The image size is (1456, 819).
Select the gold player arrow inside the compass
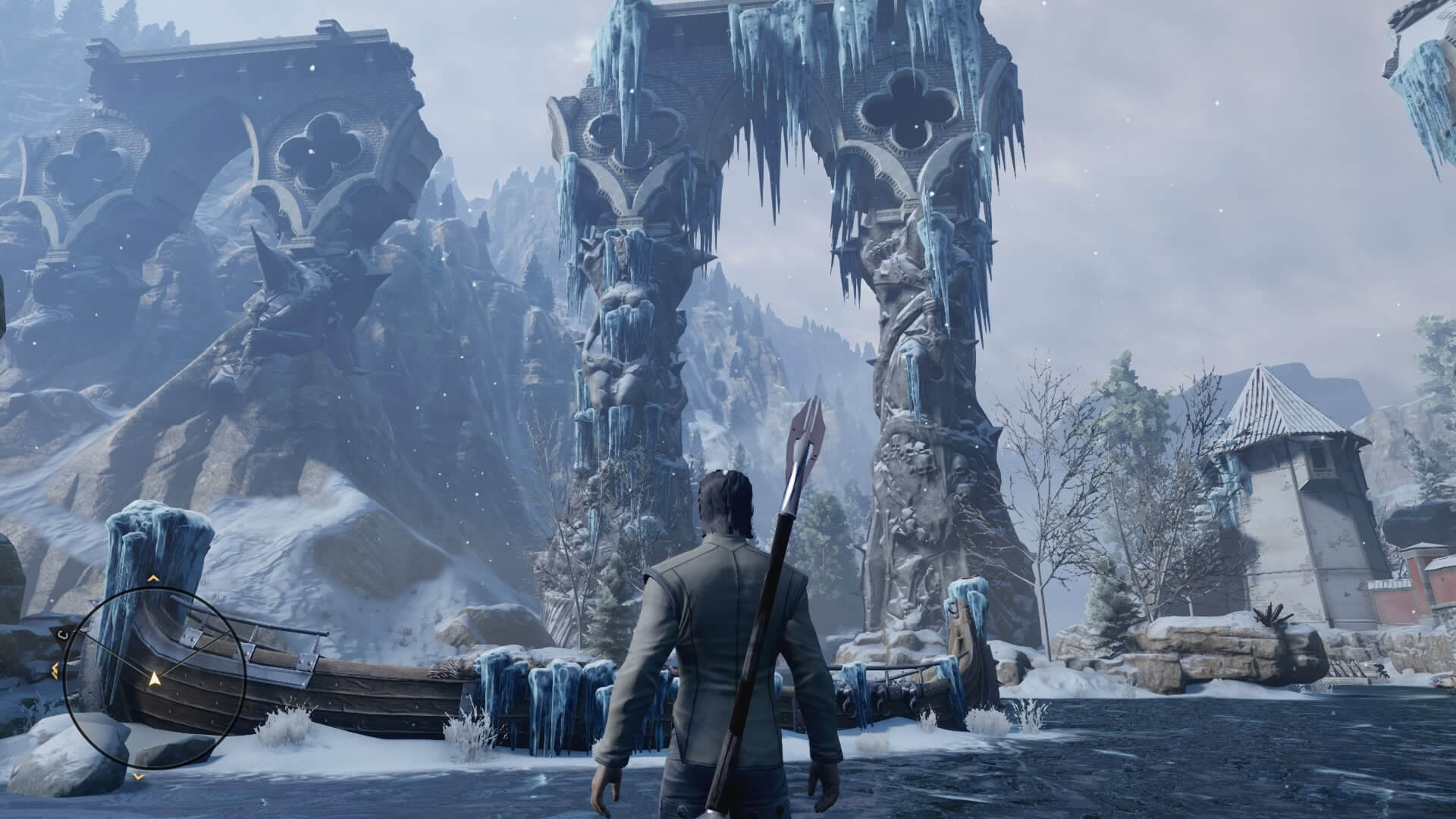tap(154, 679)
